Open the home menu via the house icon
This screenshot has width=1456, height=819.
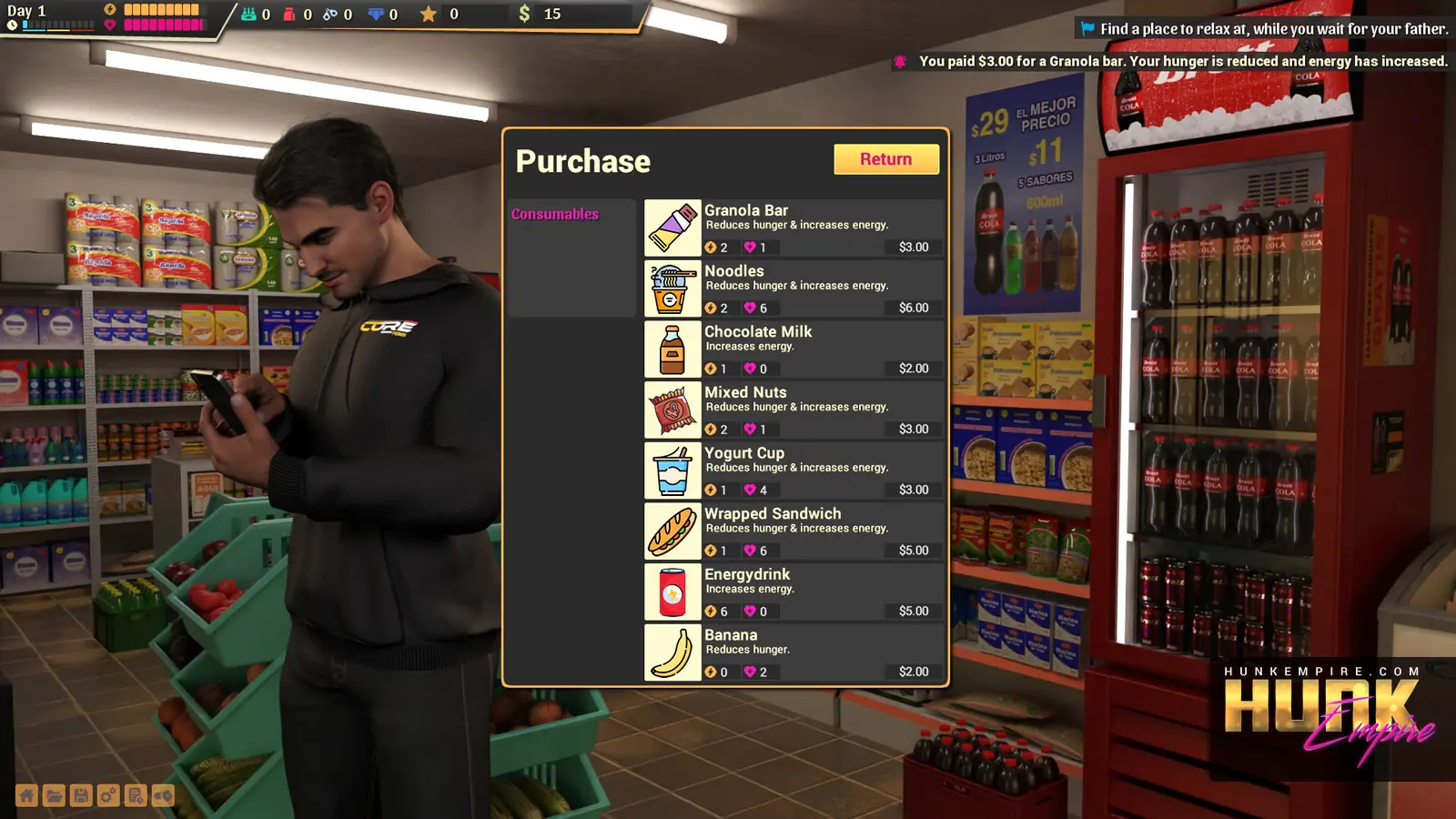[x=27, y=796]
